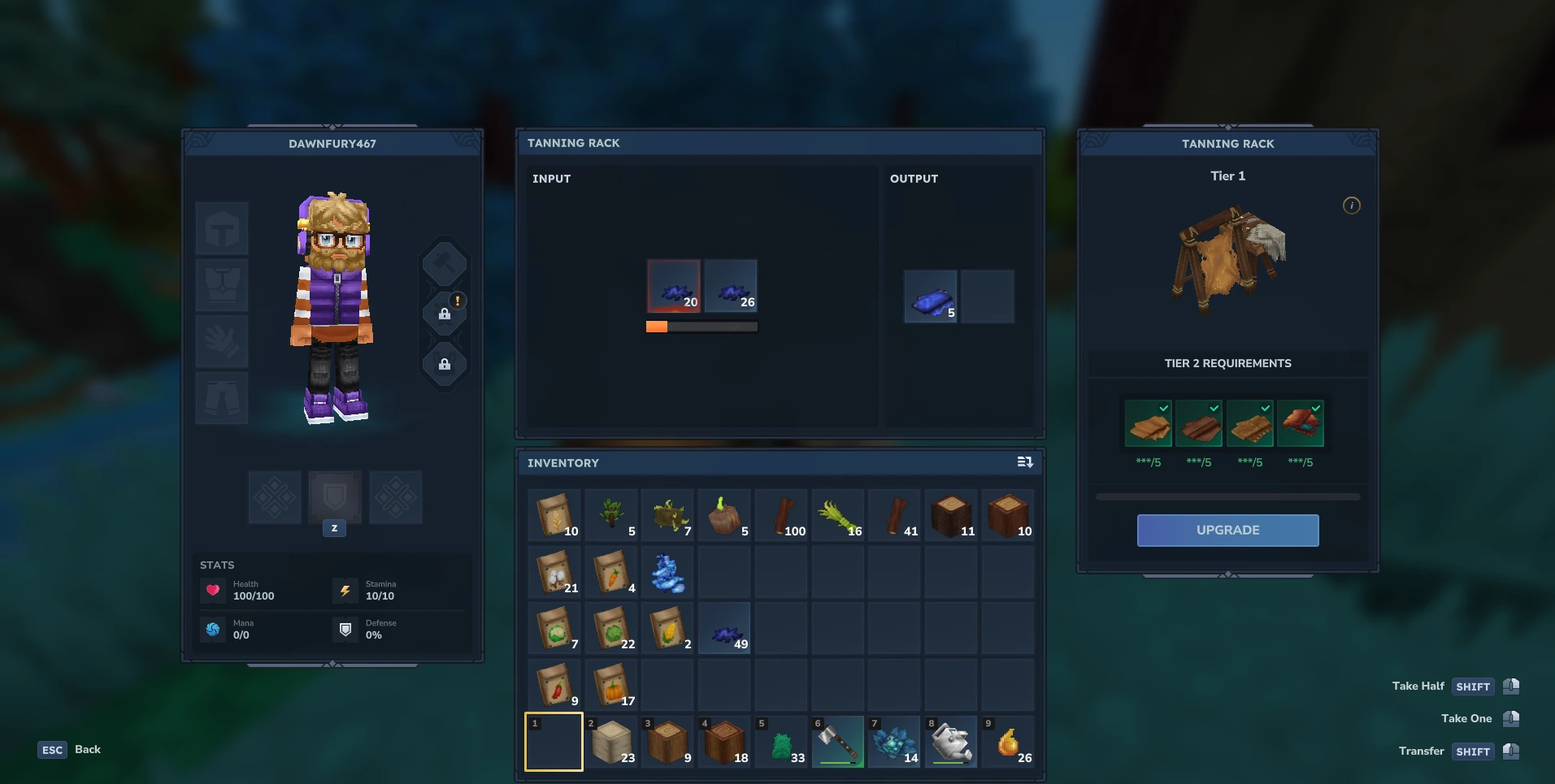This screenshot has height=784, width=1555.
Task: Open the inventory sort options
Action: point(1025,462)
